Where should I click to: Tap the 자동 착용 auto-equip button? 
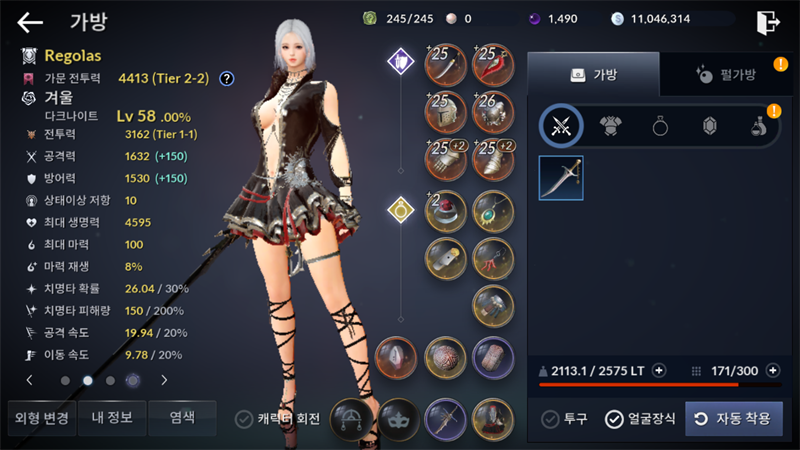point(734,419)
